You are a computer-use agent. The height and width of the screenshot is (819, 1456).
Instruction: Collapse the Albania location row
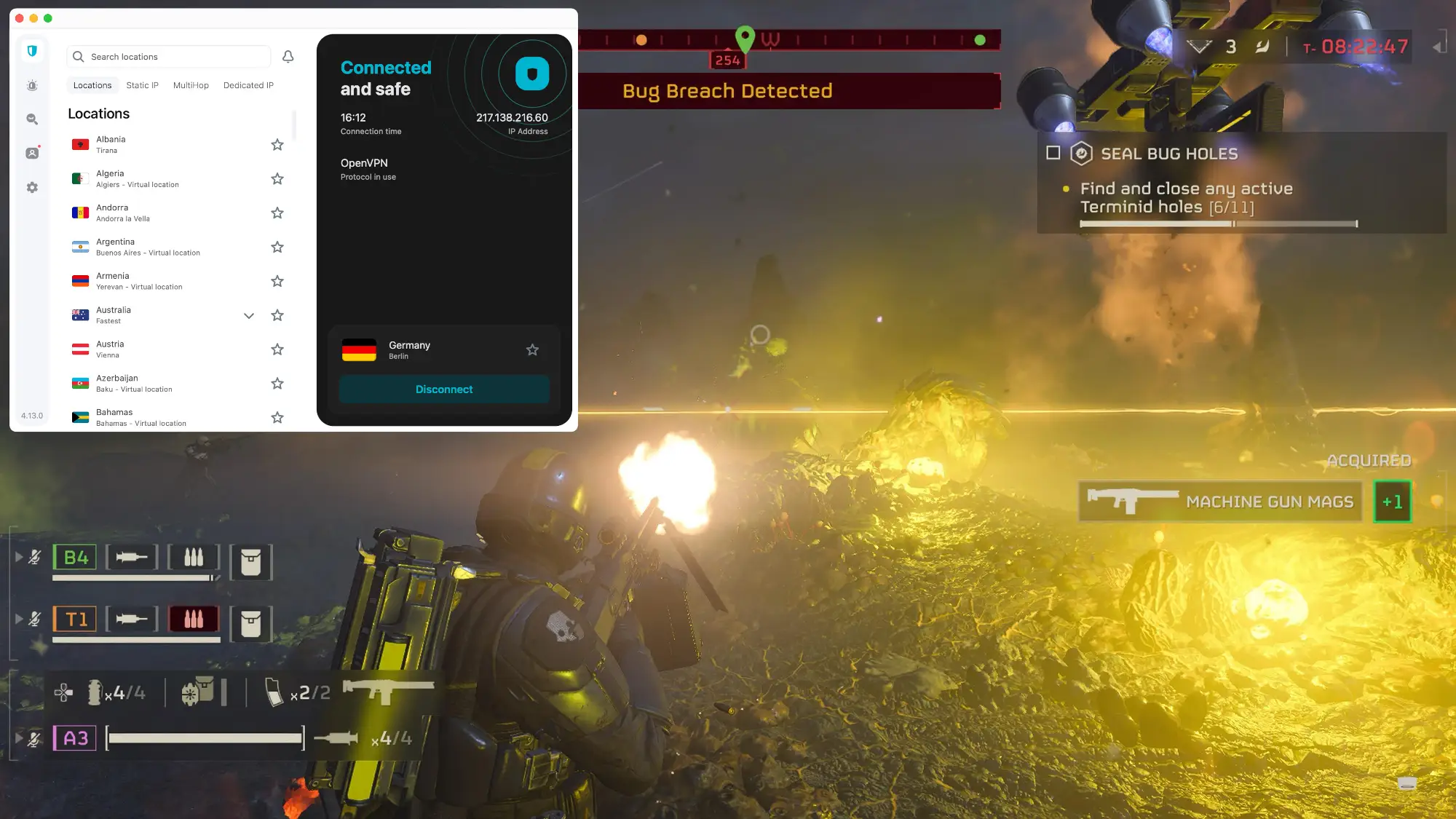point(146,144)
